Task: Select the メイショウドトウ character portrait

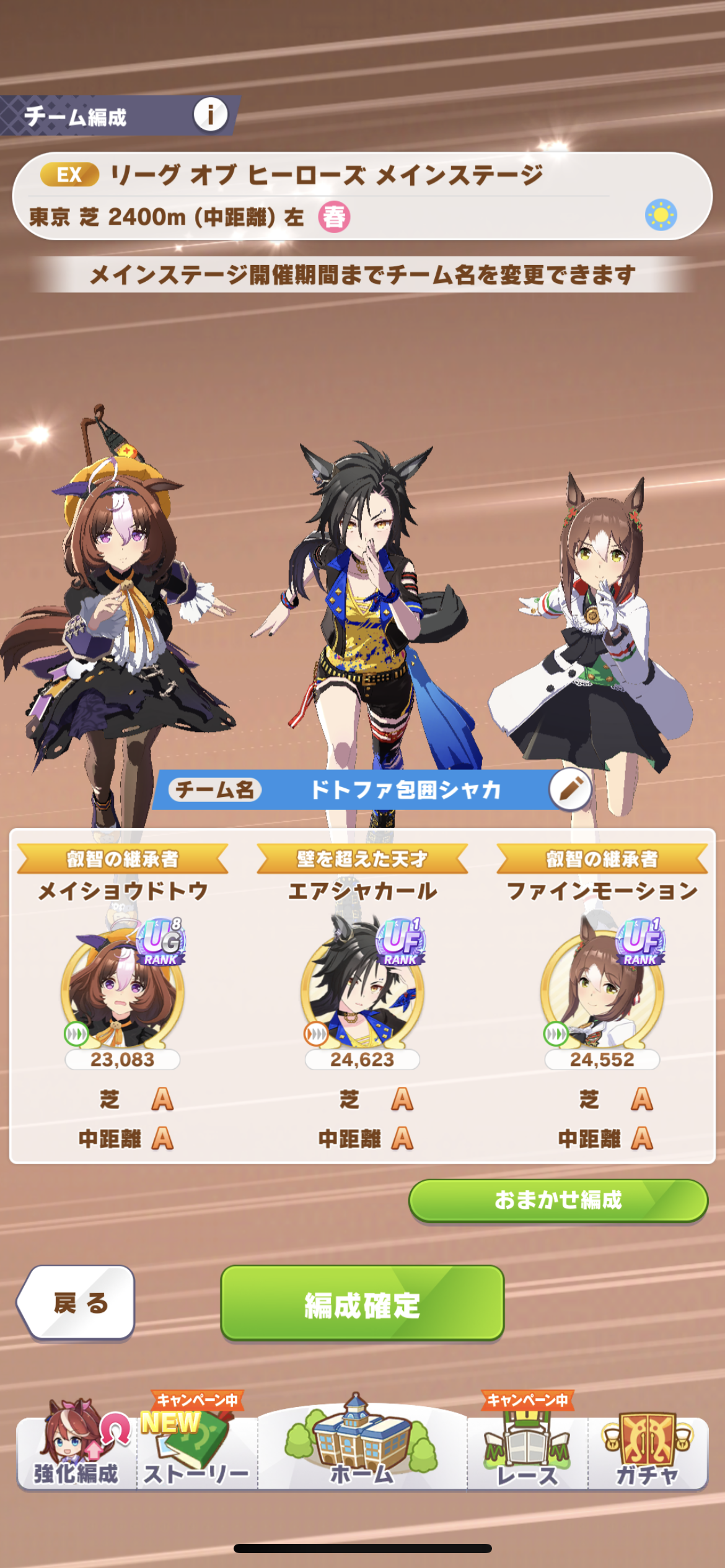Action: click(x=123, y=988)
